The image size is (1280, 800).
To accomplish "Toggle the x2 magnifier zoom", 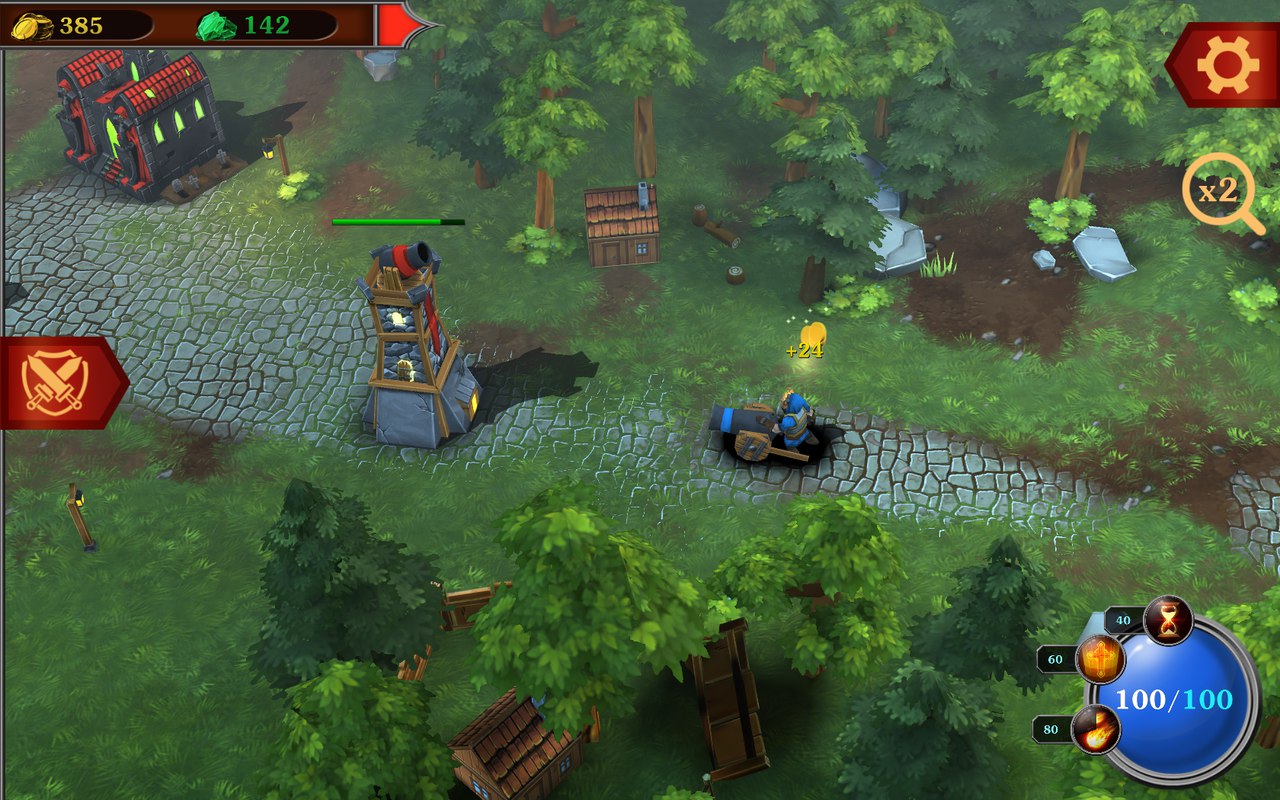I will pos(1220,191).
